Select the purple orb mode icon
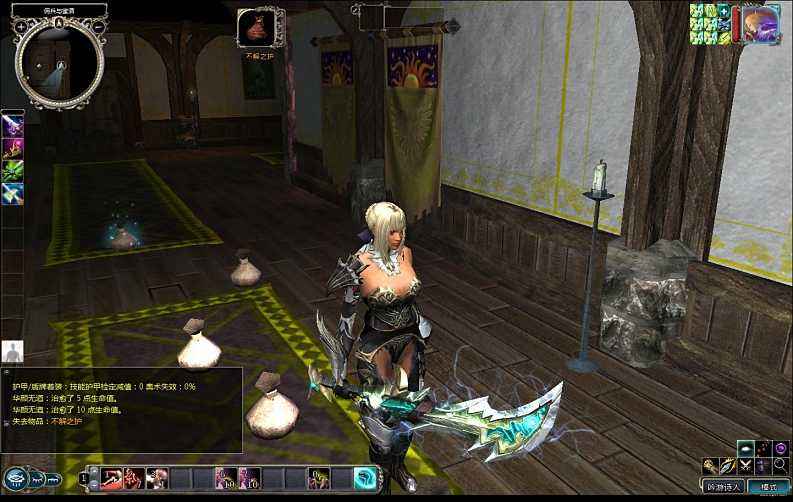793x502 pixels. click(x=777, y=448)
